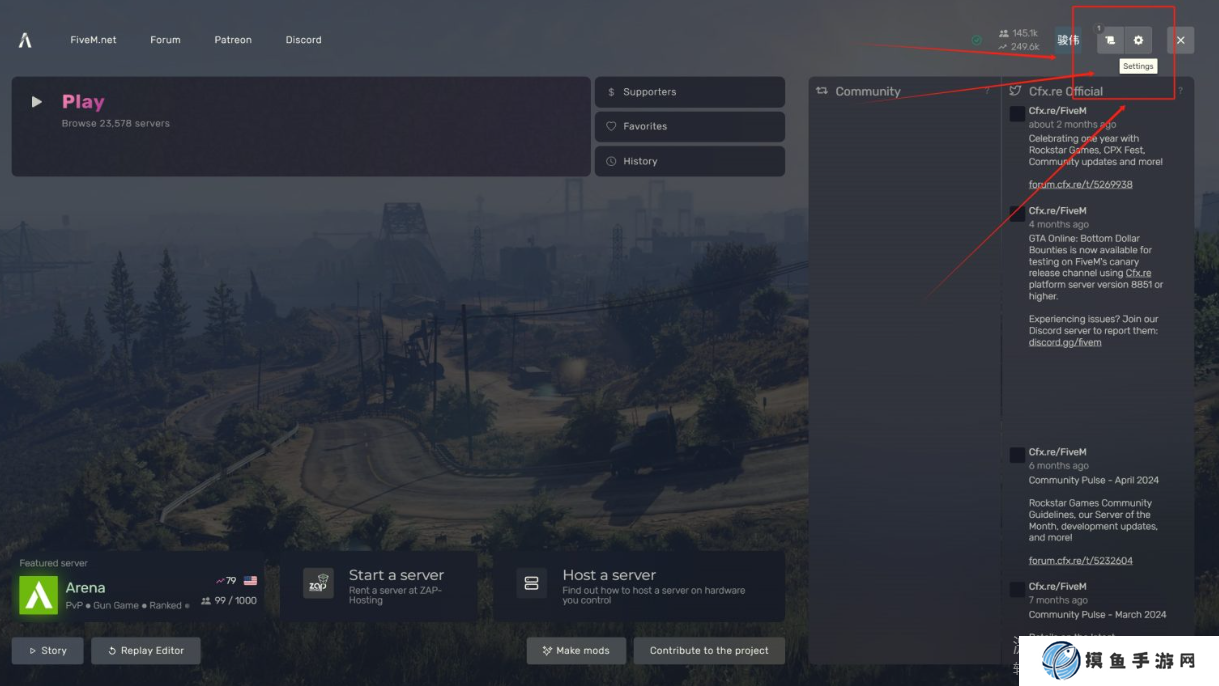Follow the discord.gg/fivem link
The width and height of the screenshot is (1219, 686).
pyautogui.click(x=1065, y=343)
